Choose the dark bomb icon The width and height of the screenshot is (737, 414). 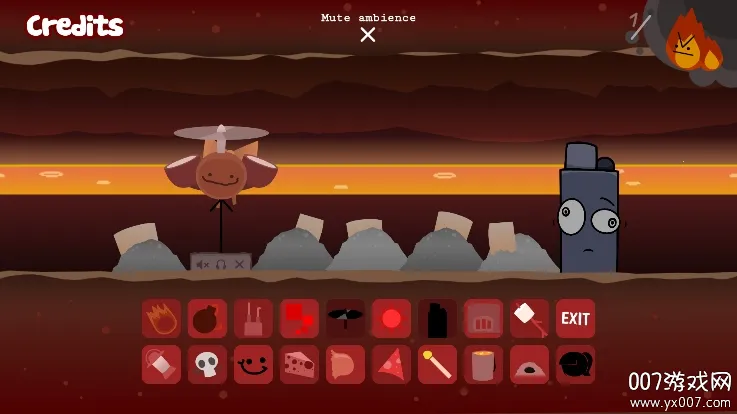[x=208, y=319]
